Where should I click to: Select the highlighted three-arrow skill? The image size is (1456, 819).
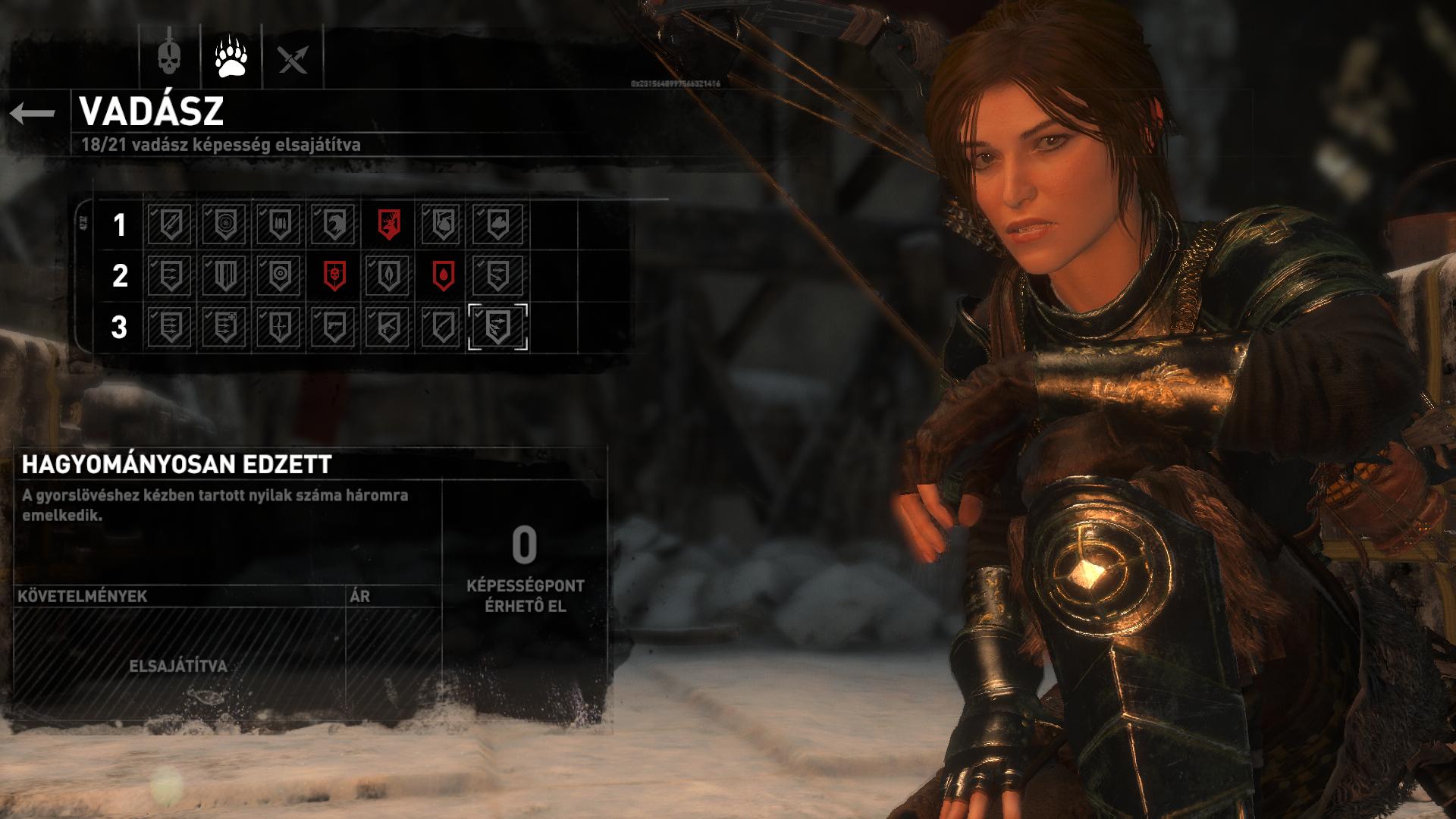click(498, 327)
